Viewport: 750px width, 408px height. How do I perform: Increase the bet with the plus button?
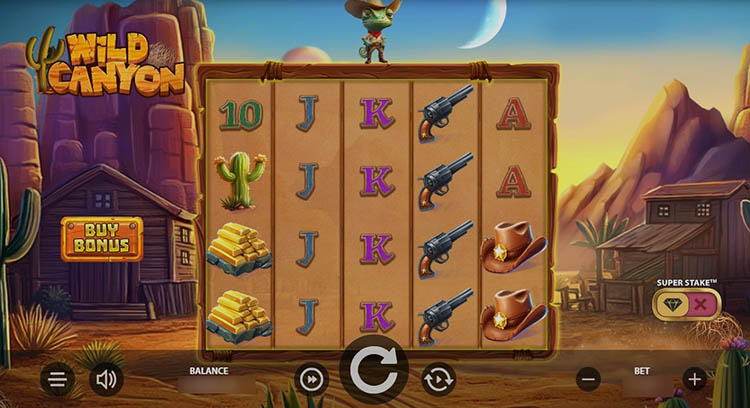pyautogui.click(x=695, y=379)
